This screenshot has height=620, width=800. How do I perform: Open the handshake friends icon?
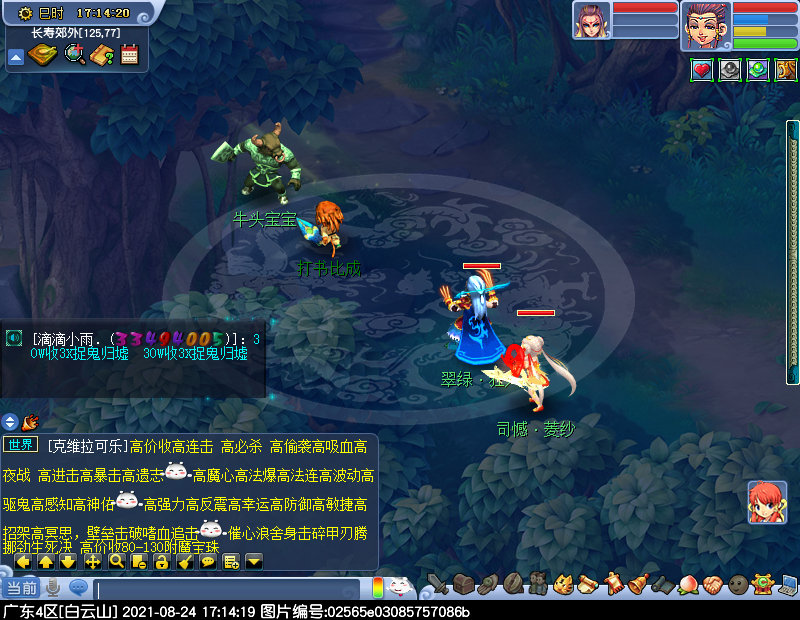pyautogui.click(x=712, y=584)
